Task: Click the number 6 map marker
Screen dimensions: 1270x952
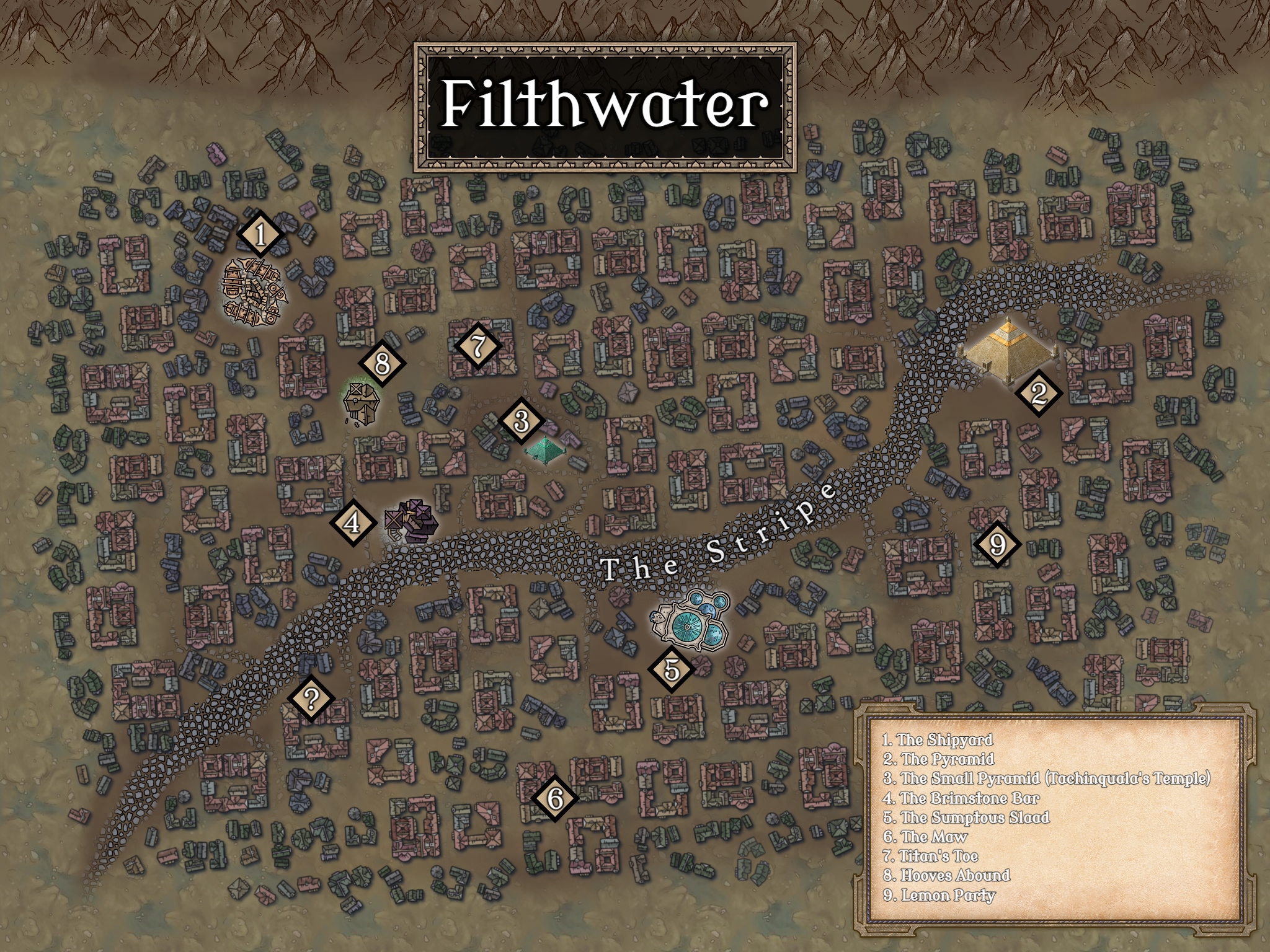Action: coord(554,798)
